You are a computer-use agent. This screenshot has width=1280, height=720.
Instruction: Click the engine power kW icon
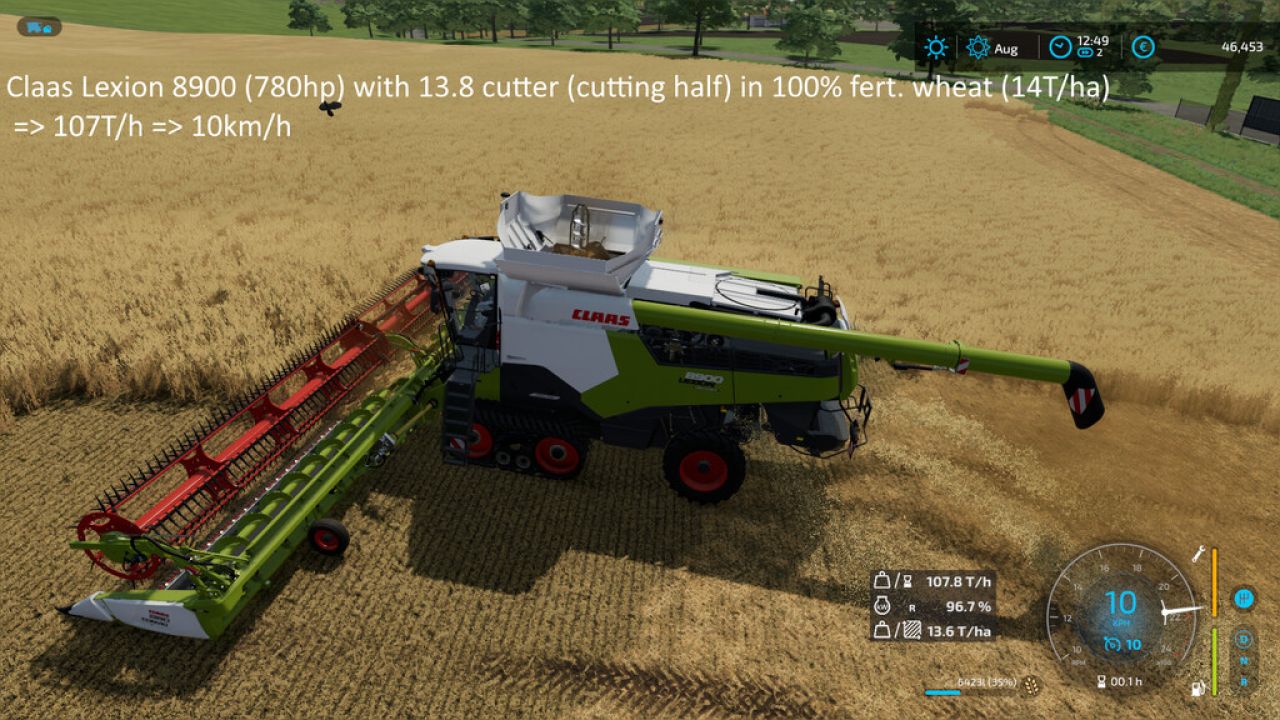pyautogui.click(x=881, y=605)
